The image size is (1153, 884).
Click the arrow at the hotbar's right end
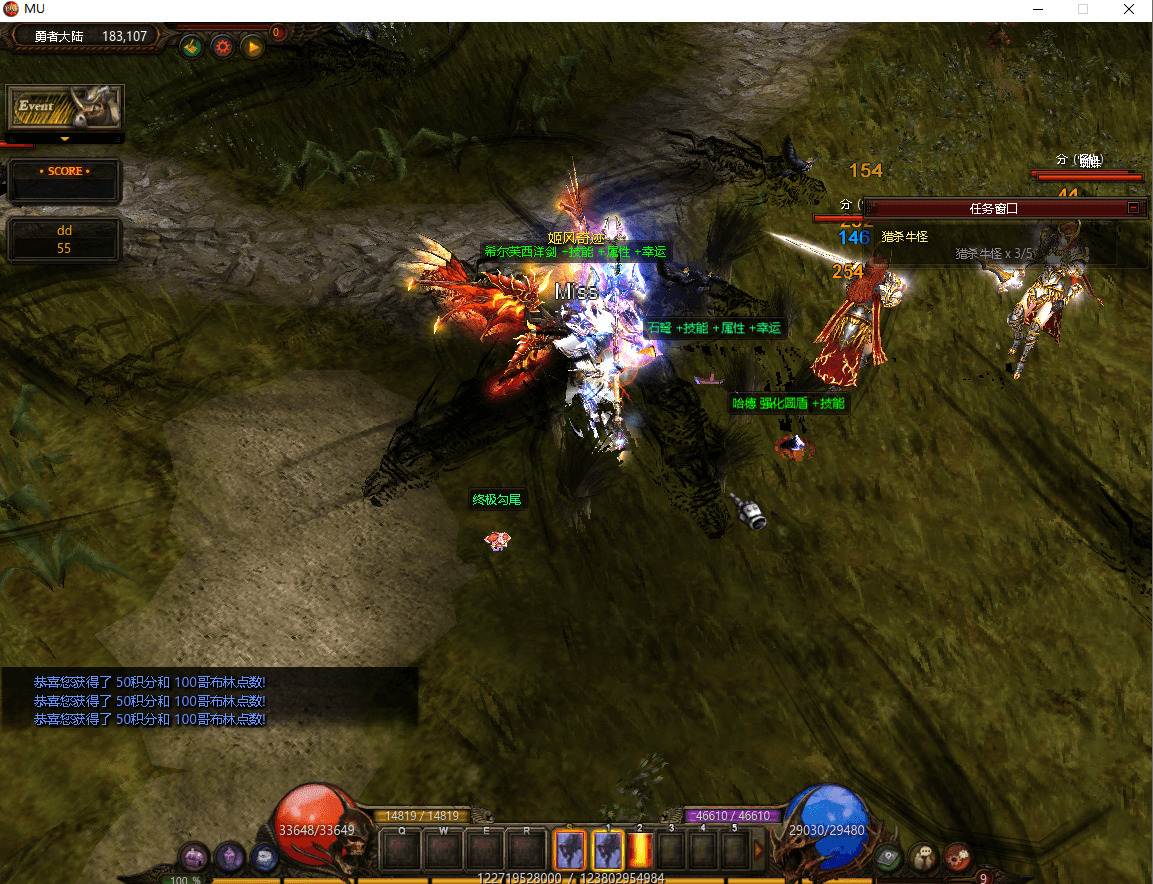tap(759, 850)
